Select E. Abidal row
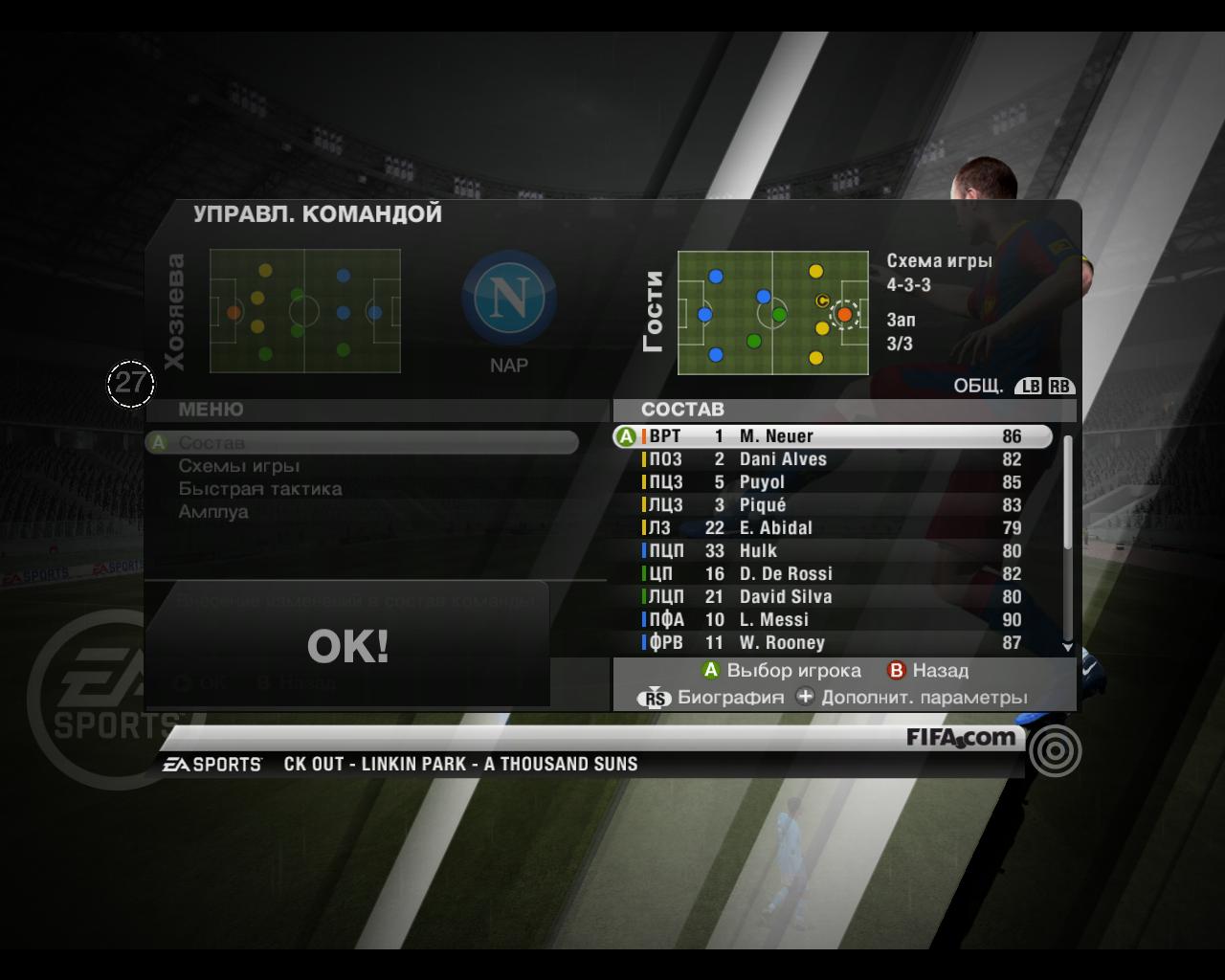 pyautogui.click(x=833, y=528)
